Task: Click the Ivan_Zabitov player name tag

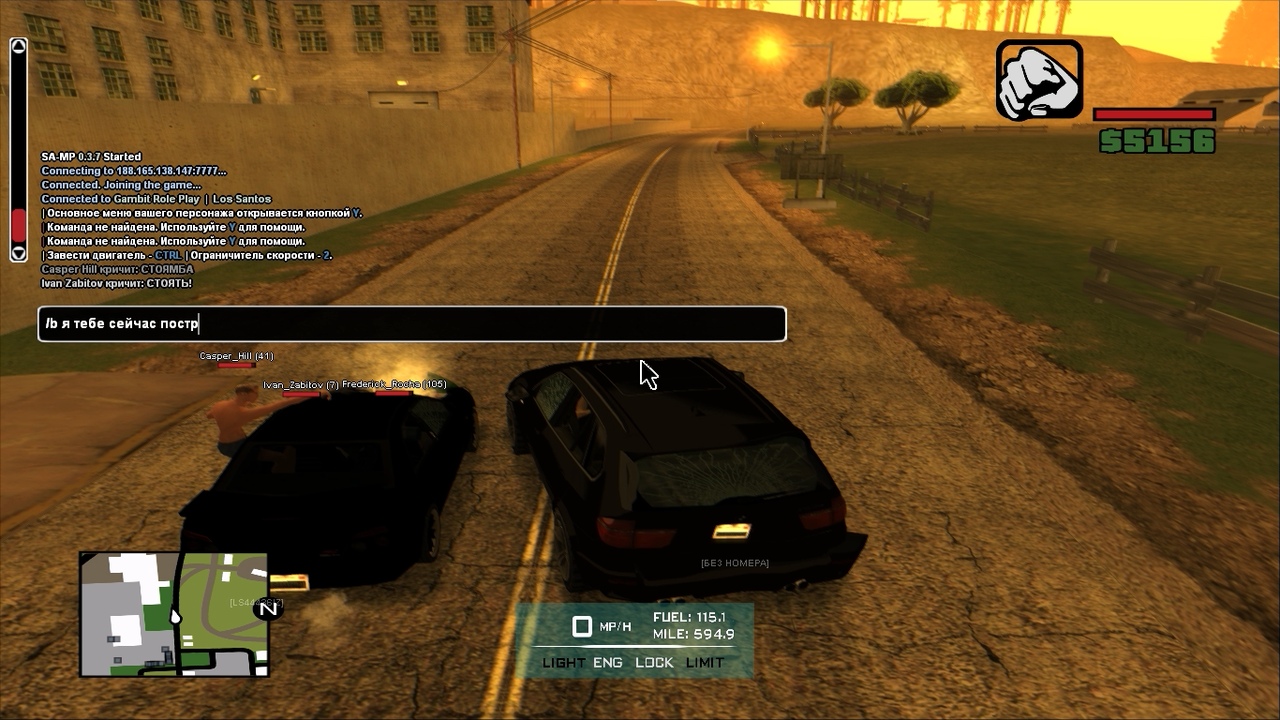Action: (x=300, y=385)
